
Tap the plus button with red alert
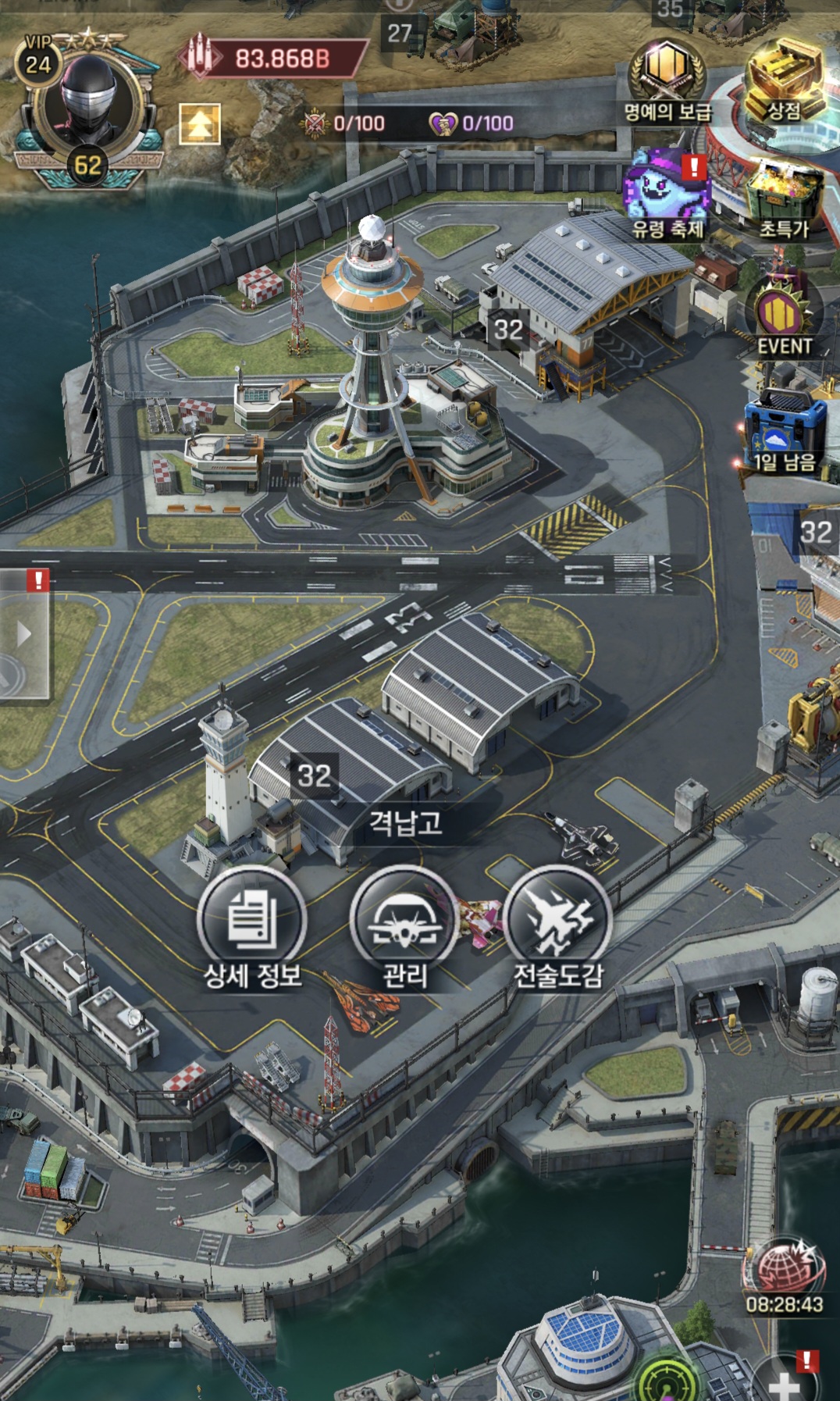pos(785,1381)
